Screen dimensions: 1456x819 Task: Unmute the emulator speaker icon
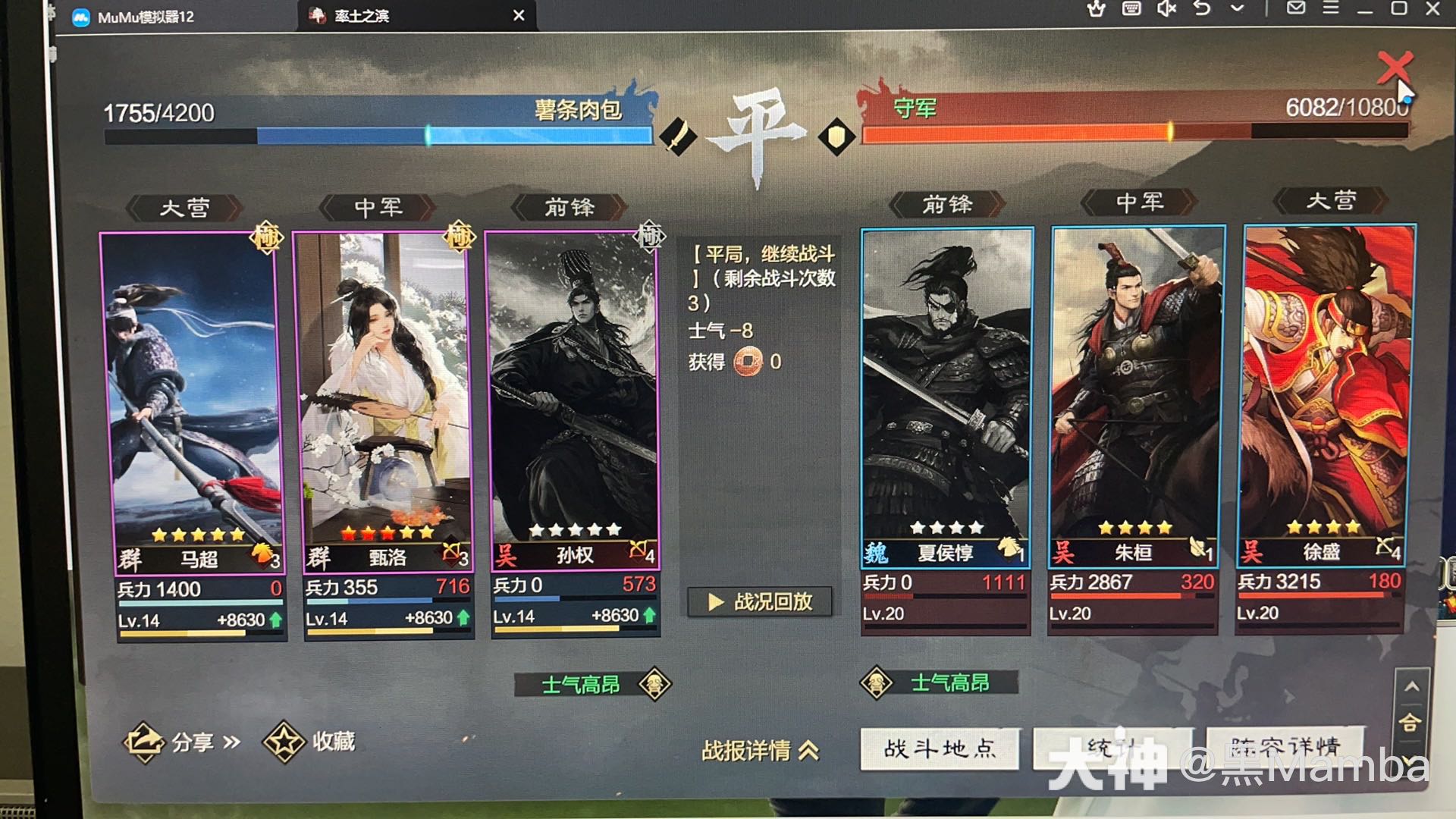click(x=1167, y=9)
